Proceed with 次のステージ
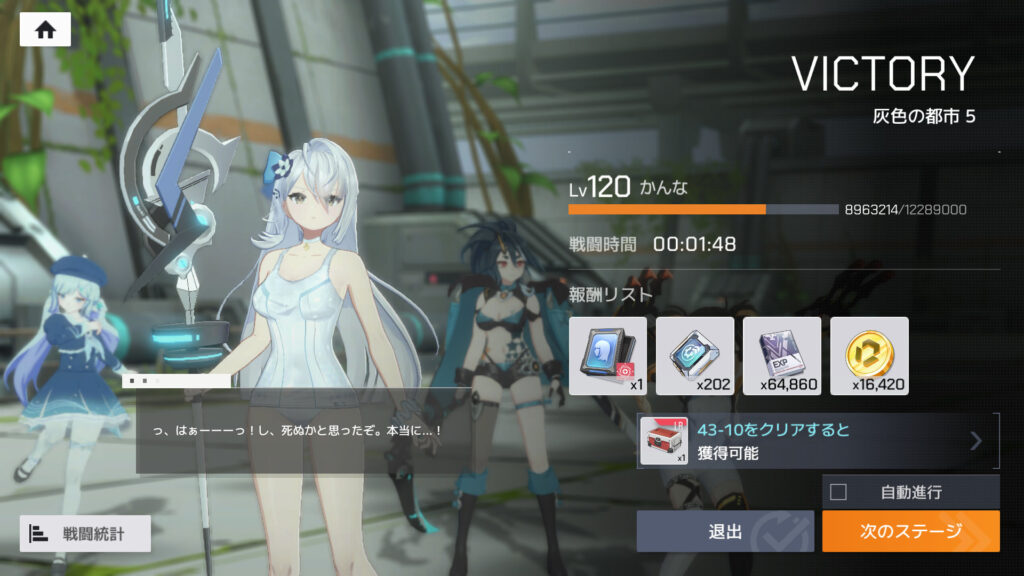This screenshot has width=1024, height=576. [x=910, y=531]
